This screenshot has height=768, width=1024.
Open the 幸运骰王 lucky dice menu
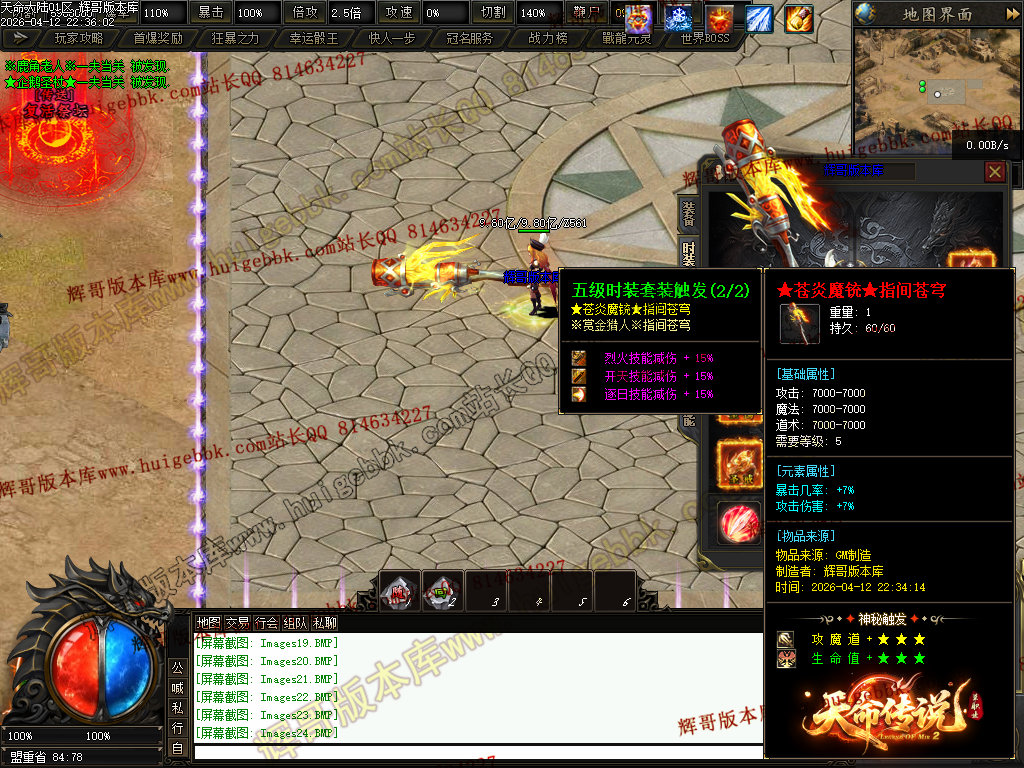click(314, 38)
